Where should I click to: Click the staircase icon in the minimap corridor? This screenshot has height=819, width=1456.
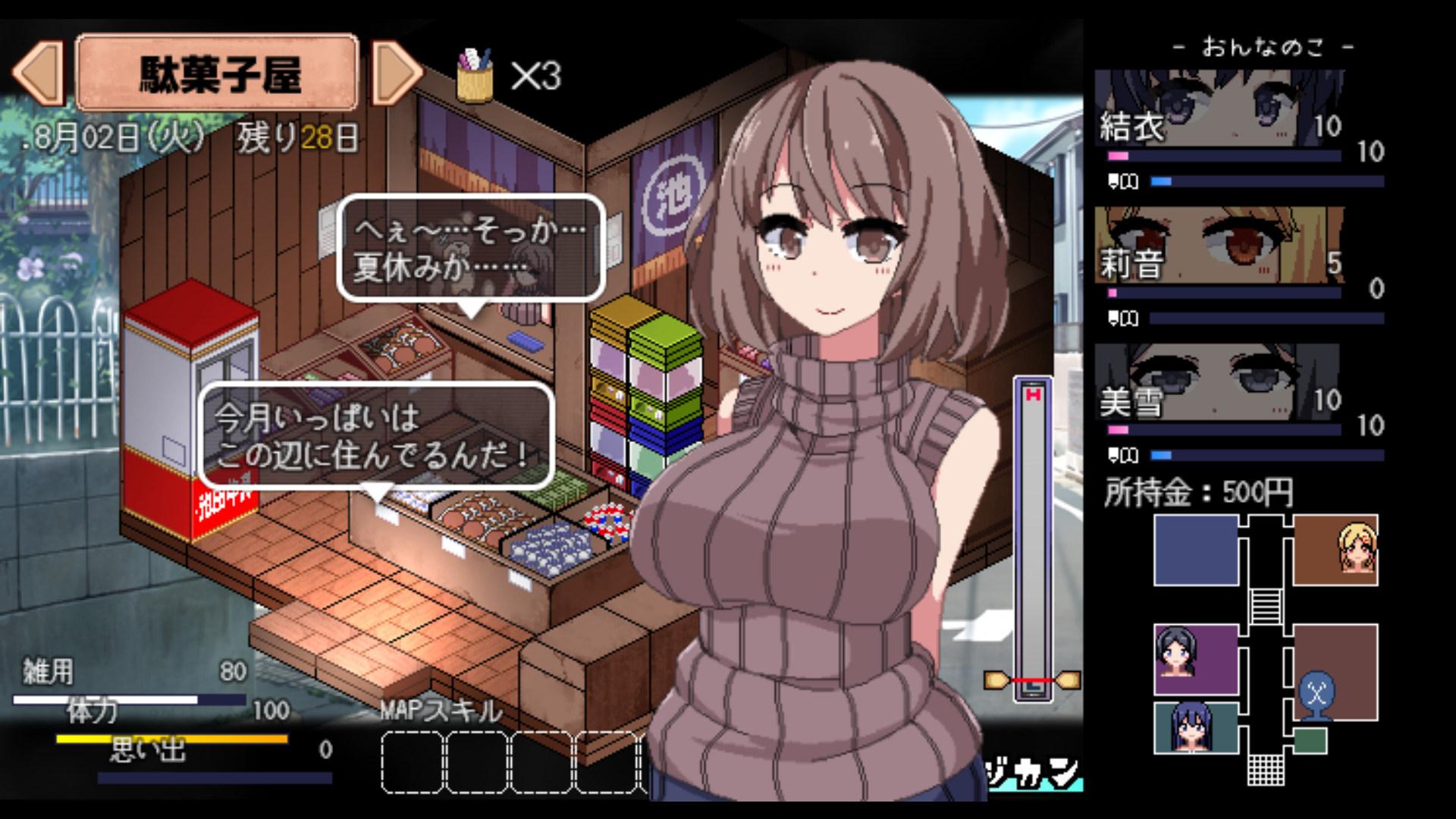tap(1265, 607)
